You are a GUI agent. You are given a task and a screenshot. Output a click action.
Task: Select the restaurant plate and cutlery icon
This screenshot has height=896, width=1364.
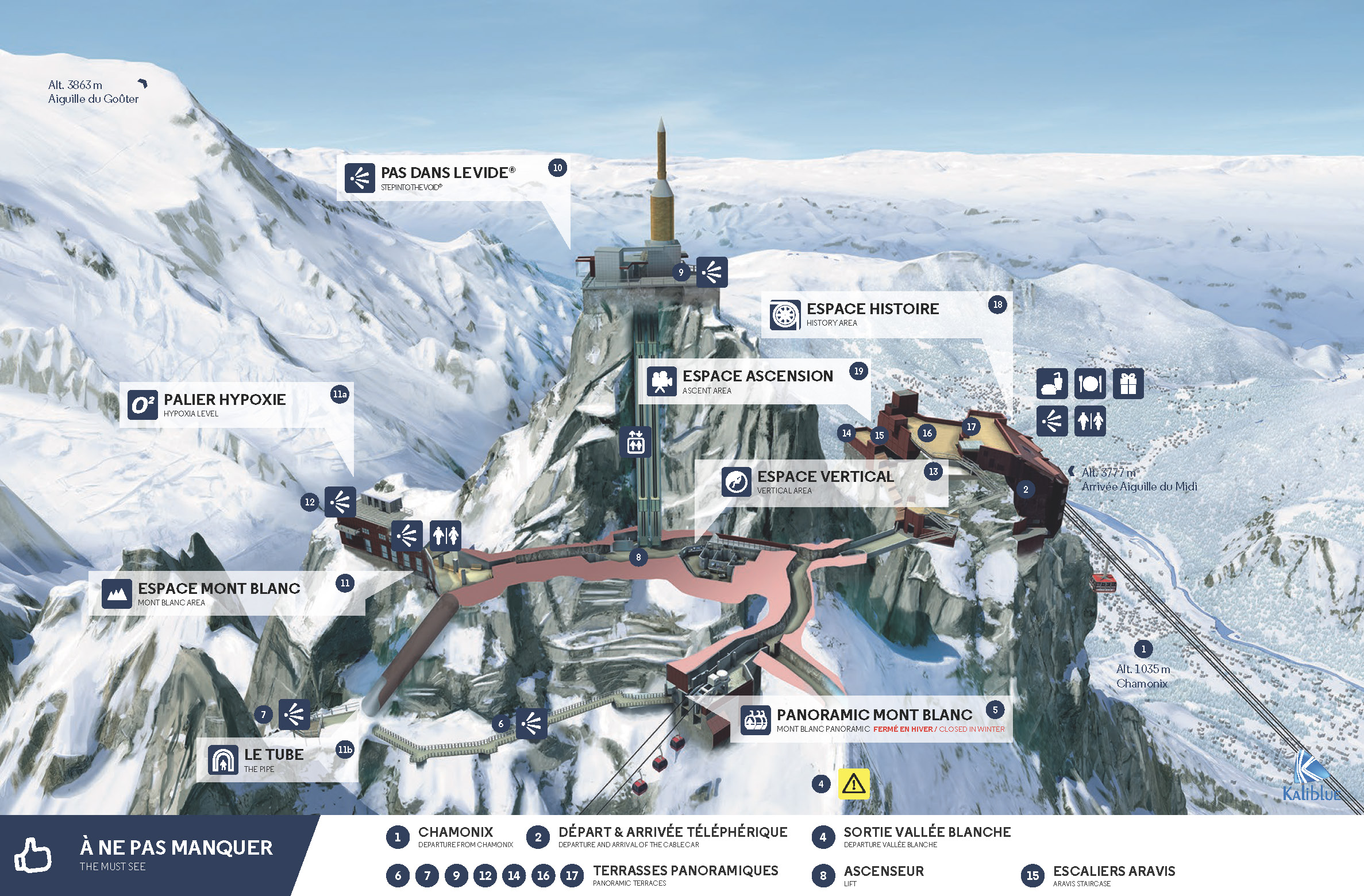coord(1090,384)
